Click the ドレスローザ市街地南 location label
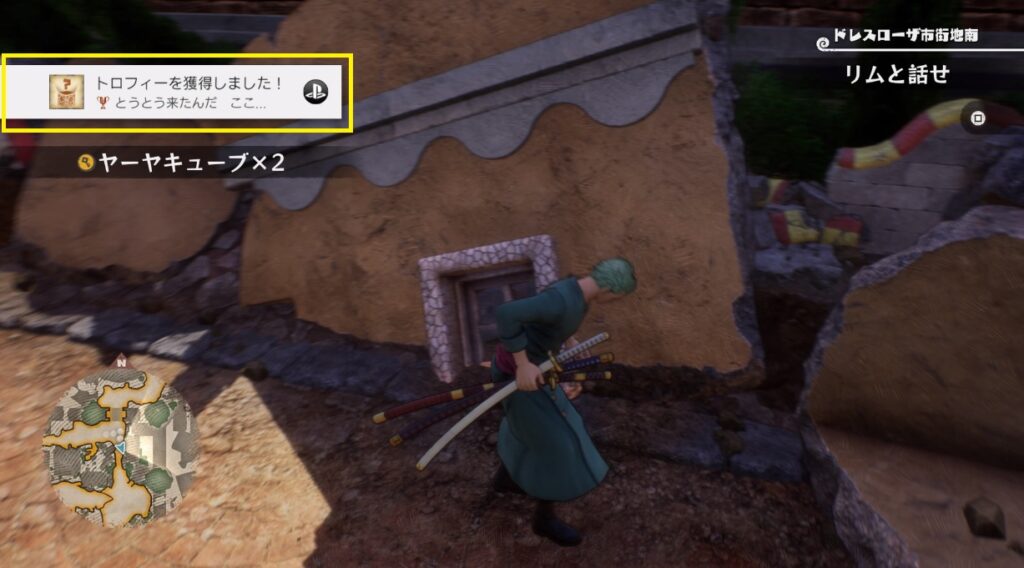Image resolution: width=1024 pixels, height=568 pixels. (x=903, y=39)
